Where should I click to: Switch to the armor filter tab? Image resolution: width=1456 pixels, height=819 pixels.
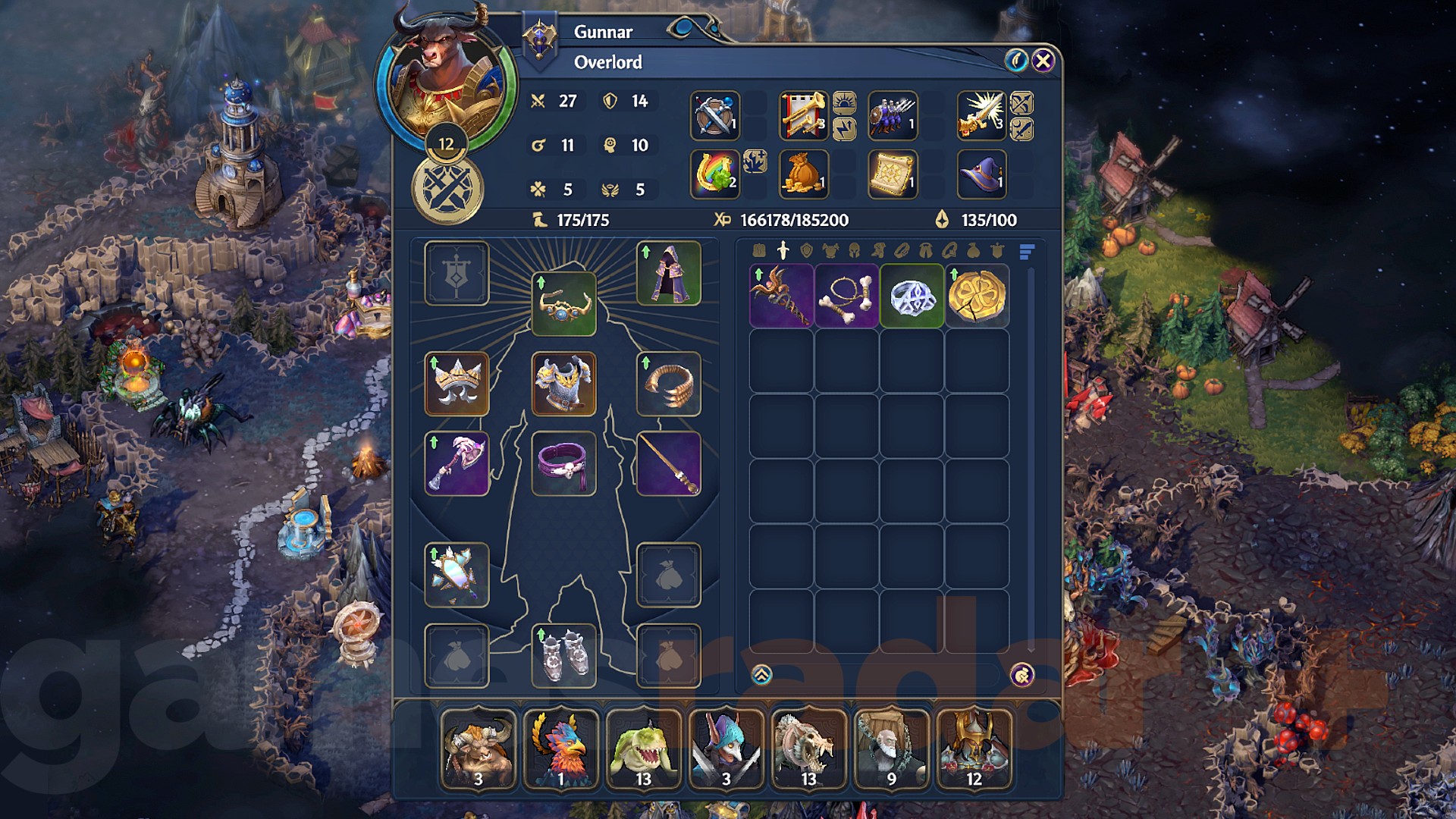830,249
